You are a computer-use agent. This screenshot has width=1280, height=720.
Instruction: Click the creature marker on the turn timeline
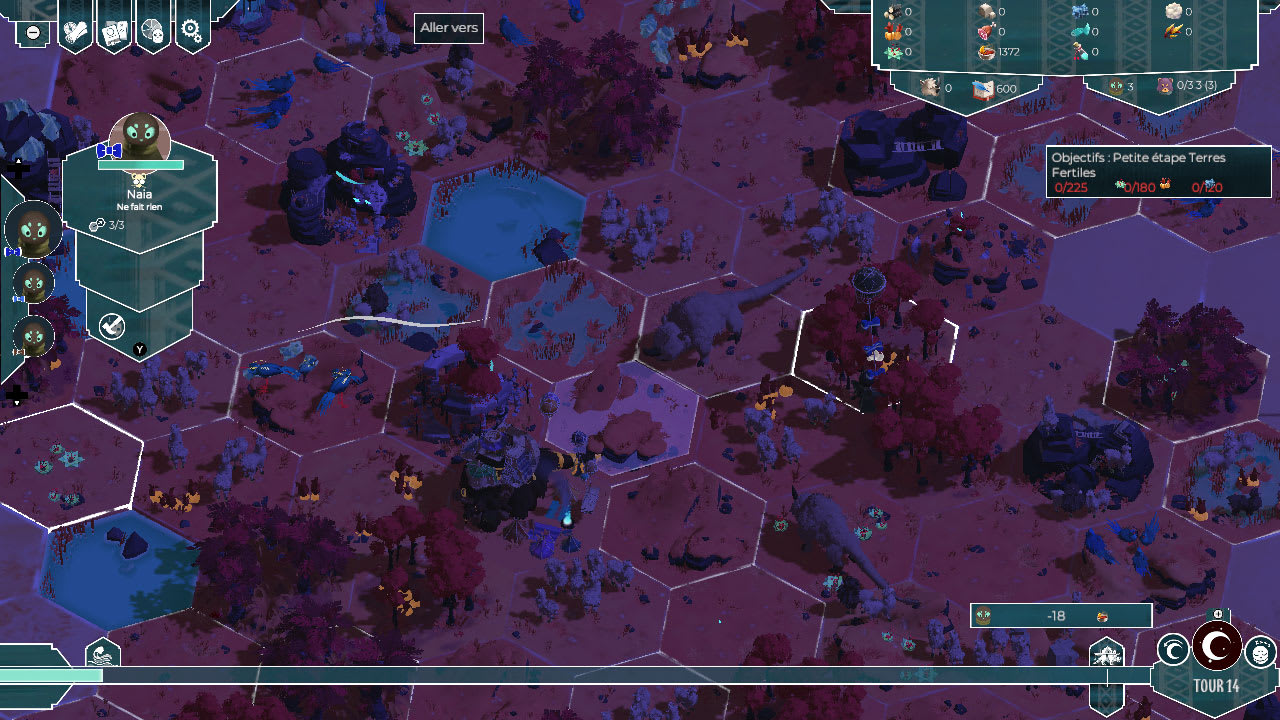[x=1107, y=655]
